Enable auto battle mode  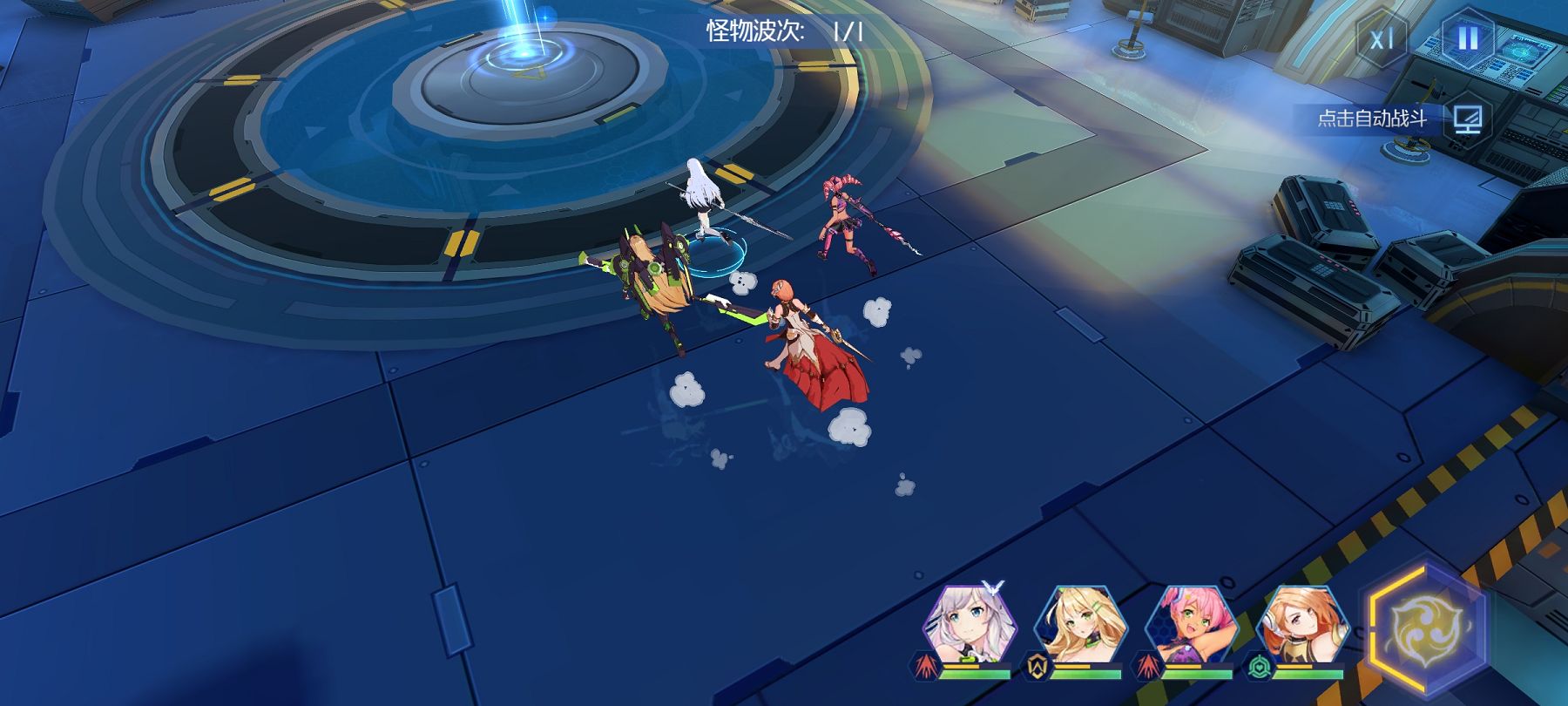[1468, 119]
